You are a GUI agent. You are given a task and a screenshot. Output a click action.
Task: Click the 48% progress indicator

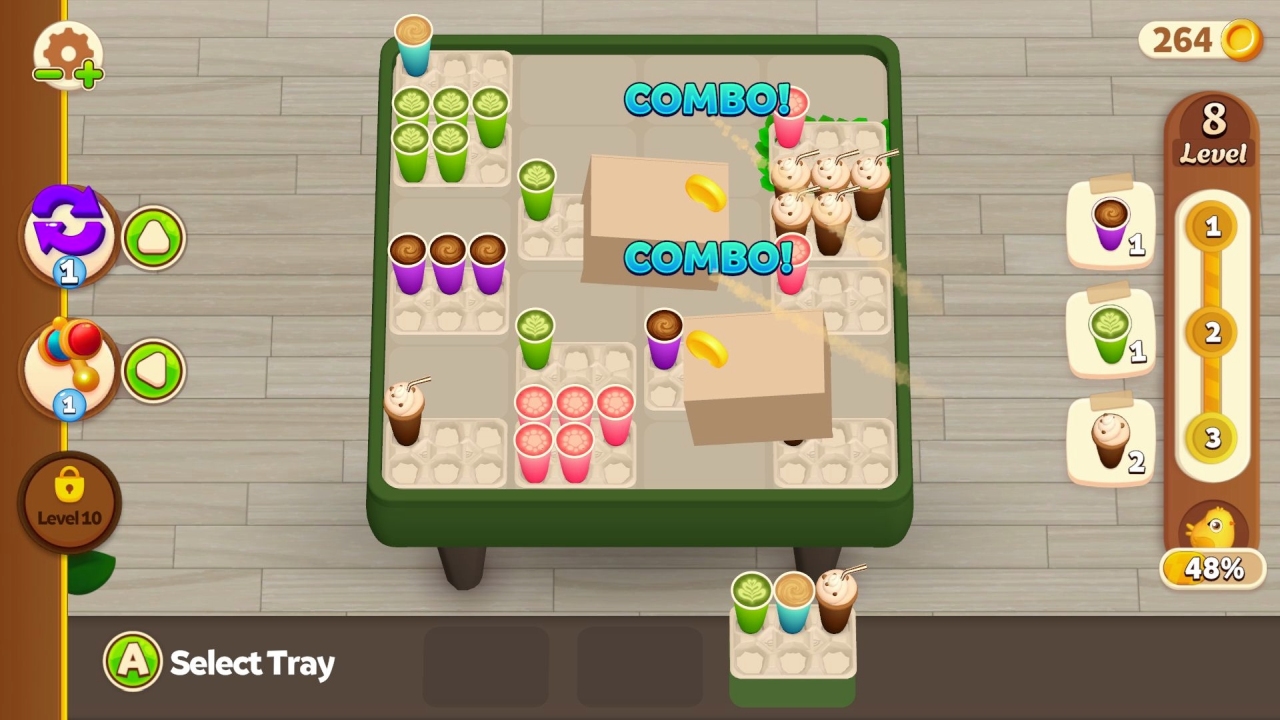(x=1212, y=570)
